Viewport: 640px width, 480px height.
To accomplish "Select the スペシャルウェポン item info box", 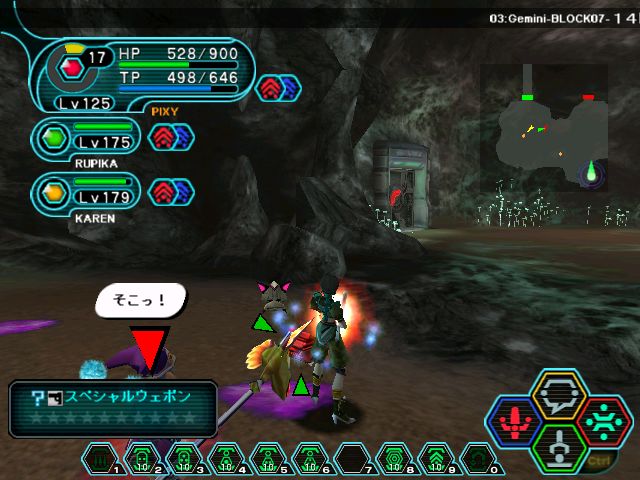I will [112, 407].
